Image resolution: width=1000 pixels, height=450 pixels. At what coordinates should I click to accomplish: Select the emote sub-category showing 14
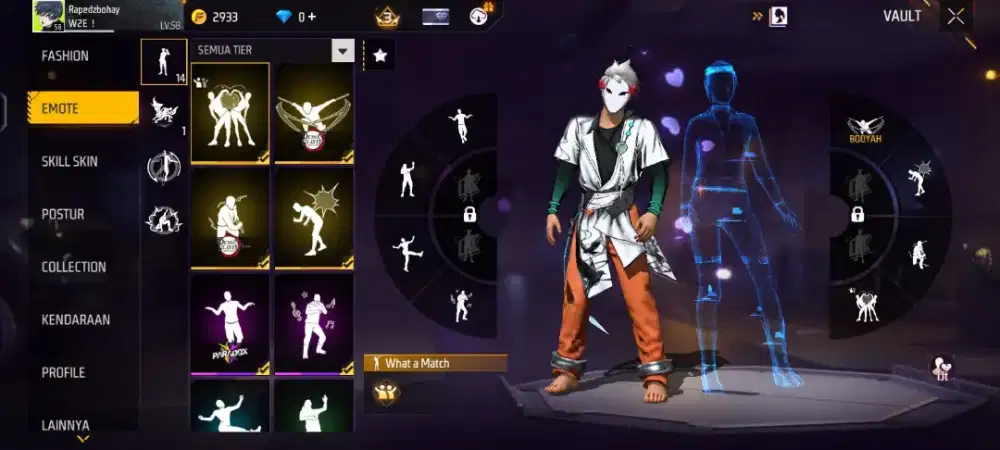click(163, 62)
